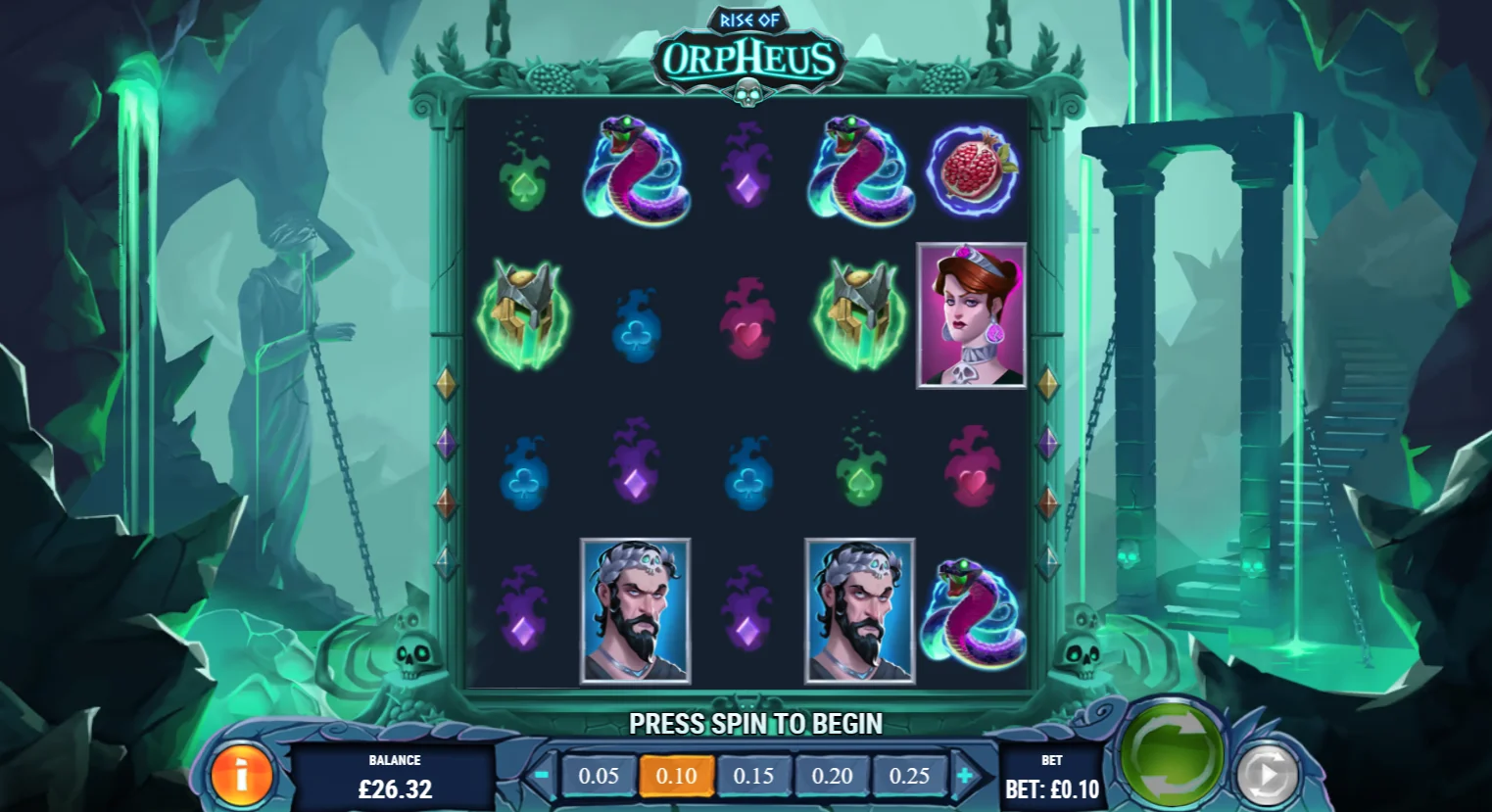Activate the autoplay button beside spin

click(x=1265, y=773)
